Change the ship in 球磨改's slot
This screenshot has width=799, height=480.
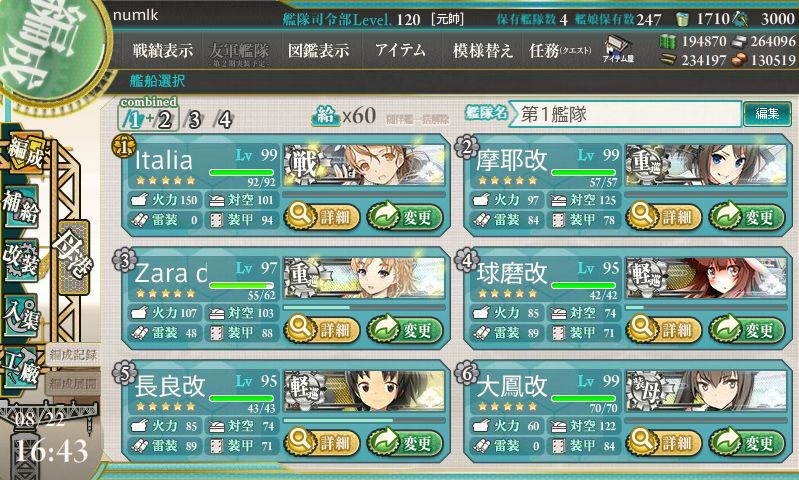pos(748,328)
